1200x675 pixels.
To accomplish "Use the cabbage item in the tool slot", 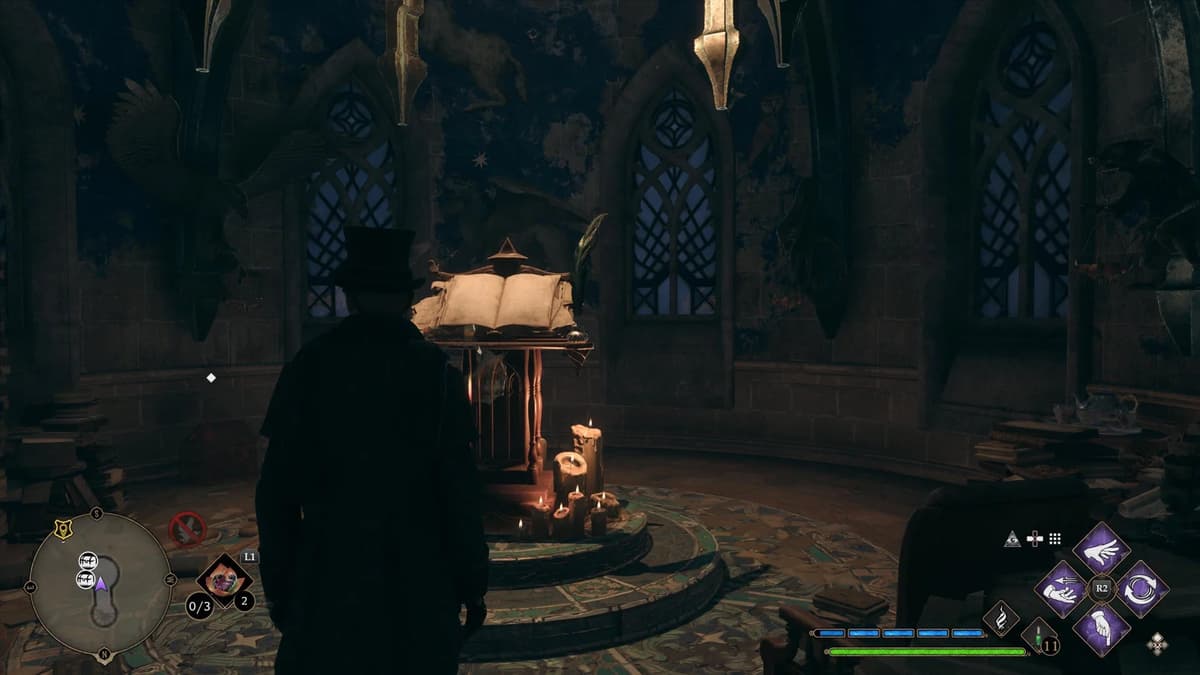I will point(223,579).
